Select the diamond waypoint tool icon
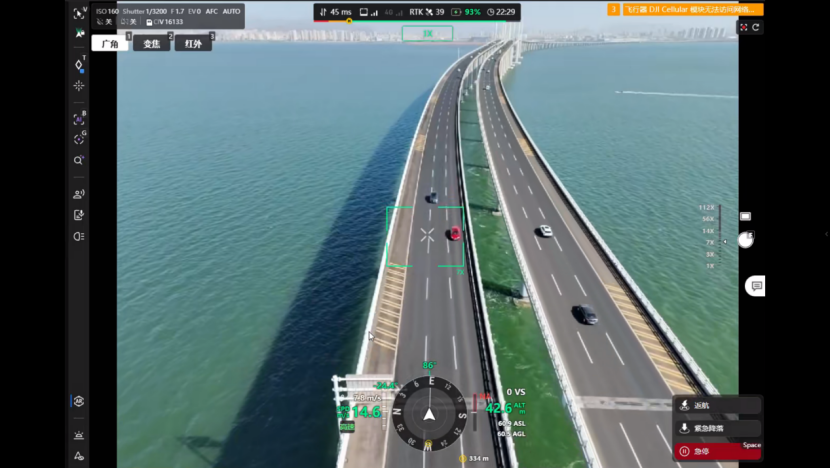830x468 pixels. coord(79,64)
